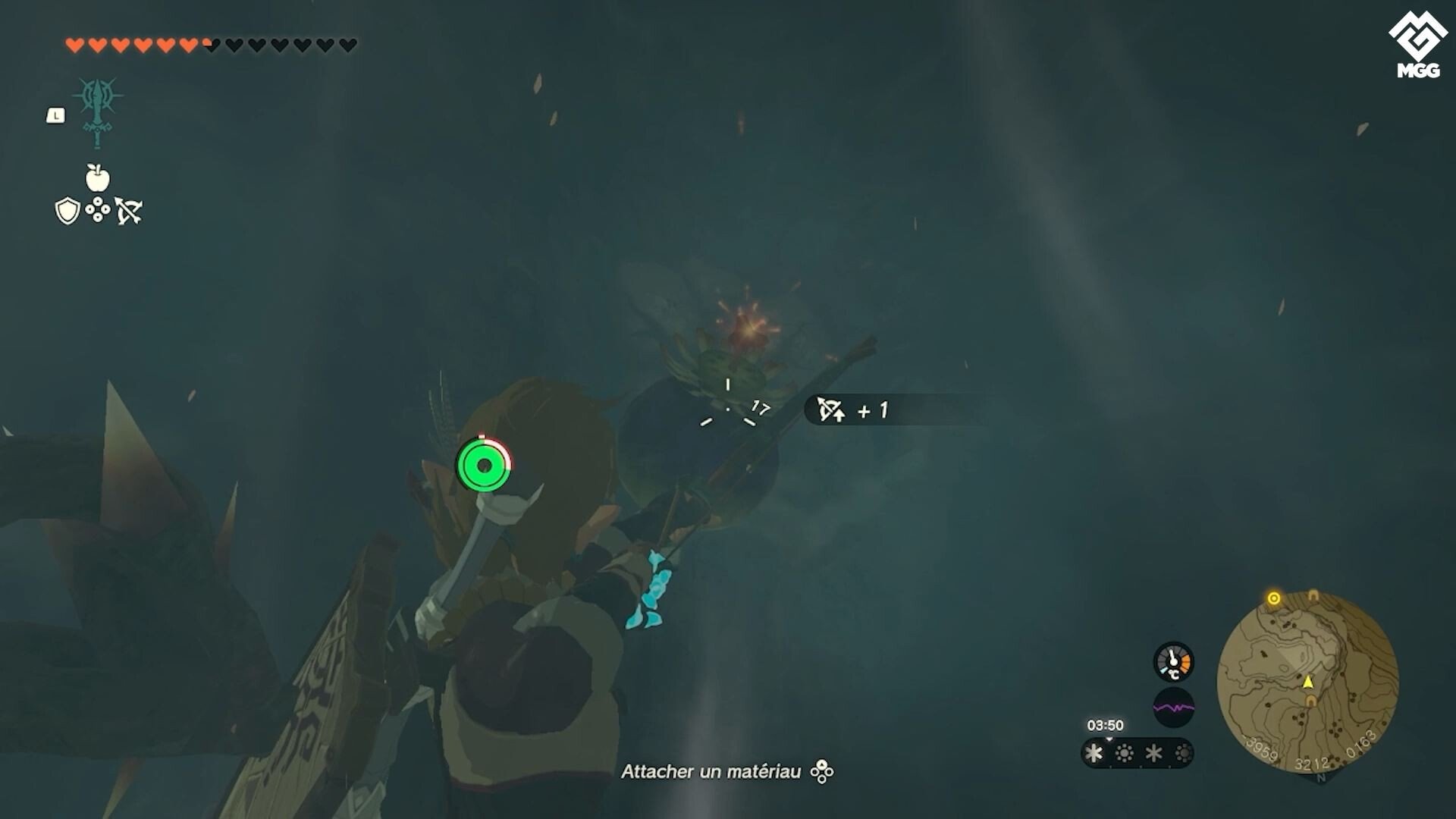Click the first snowflake weather forecast icon
Image resolution: width=1456 pixels, height=819 pixels.
coord(1094,752)
